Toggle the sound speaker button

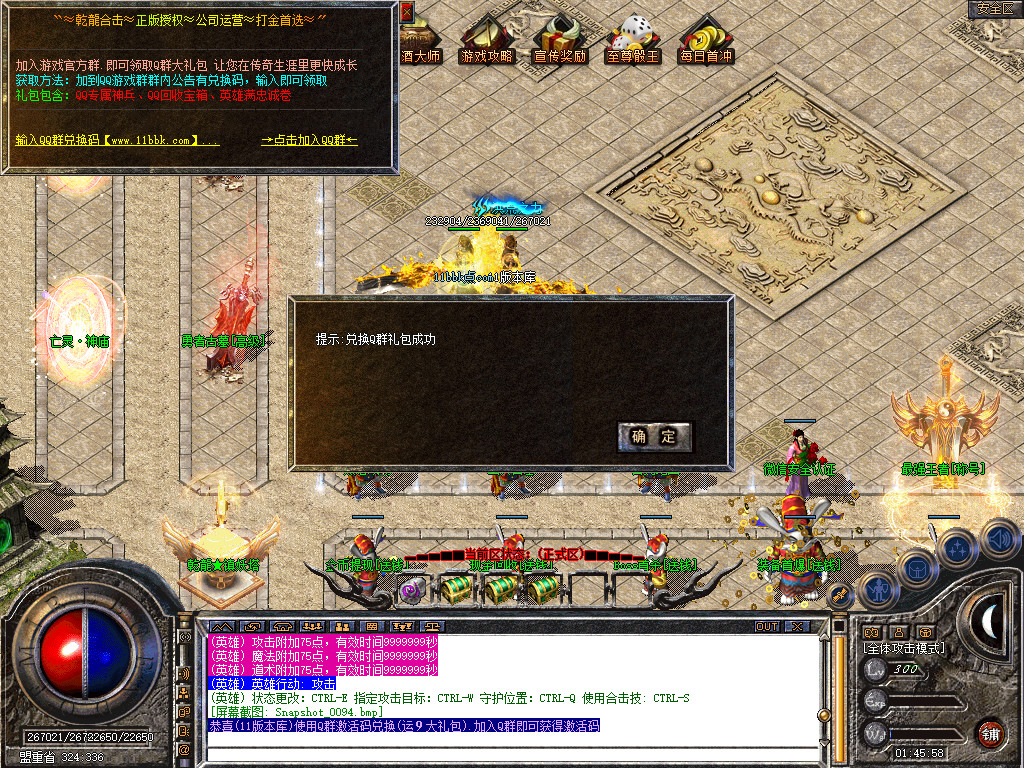[1000, 538]
